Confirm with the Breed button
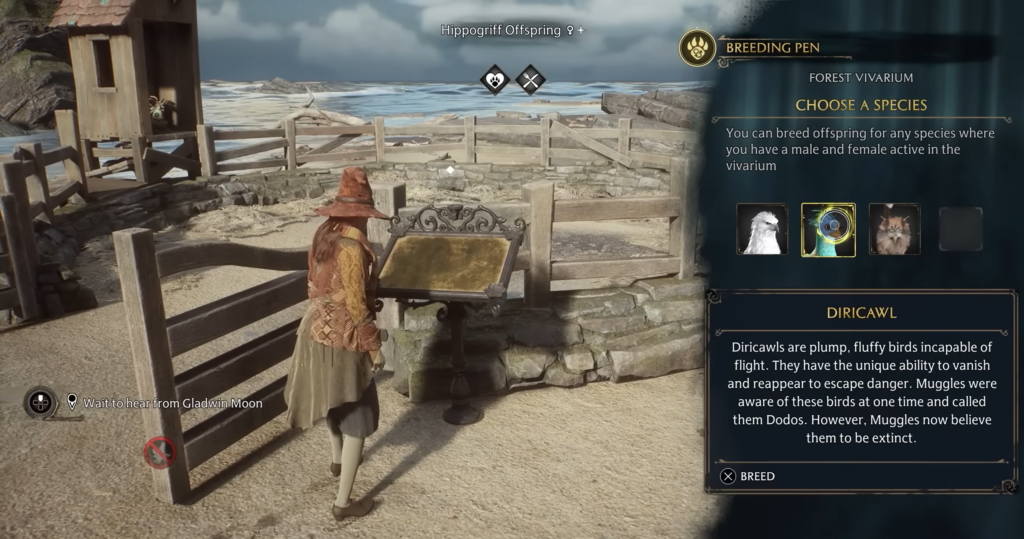Screen dimensions: 1024x539 point(748,477)
